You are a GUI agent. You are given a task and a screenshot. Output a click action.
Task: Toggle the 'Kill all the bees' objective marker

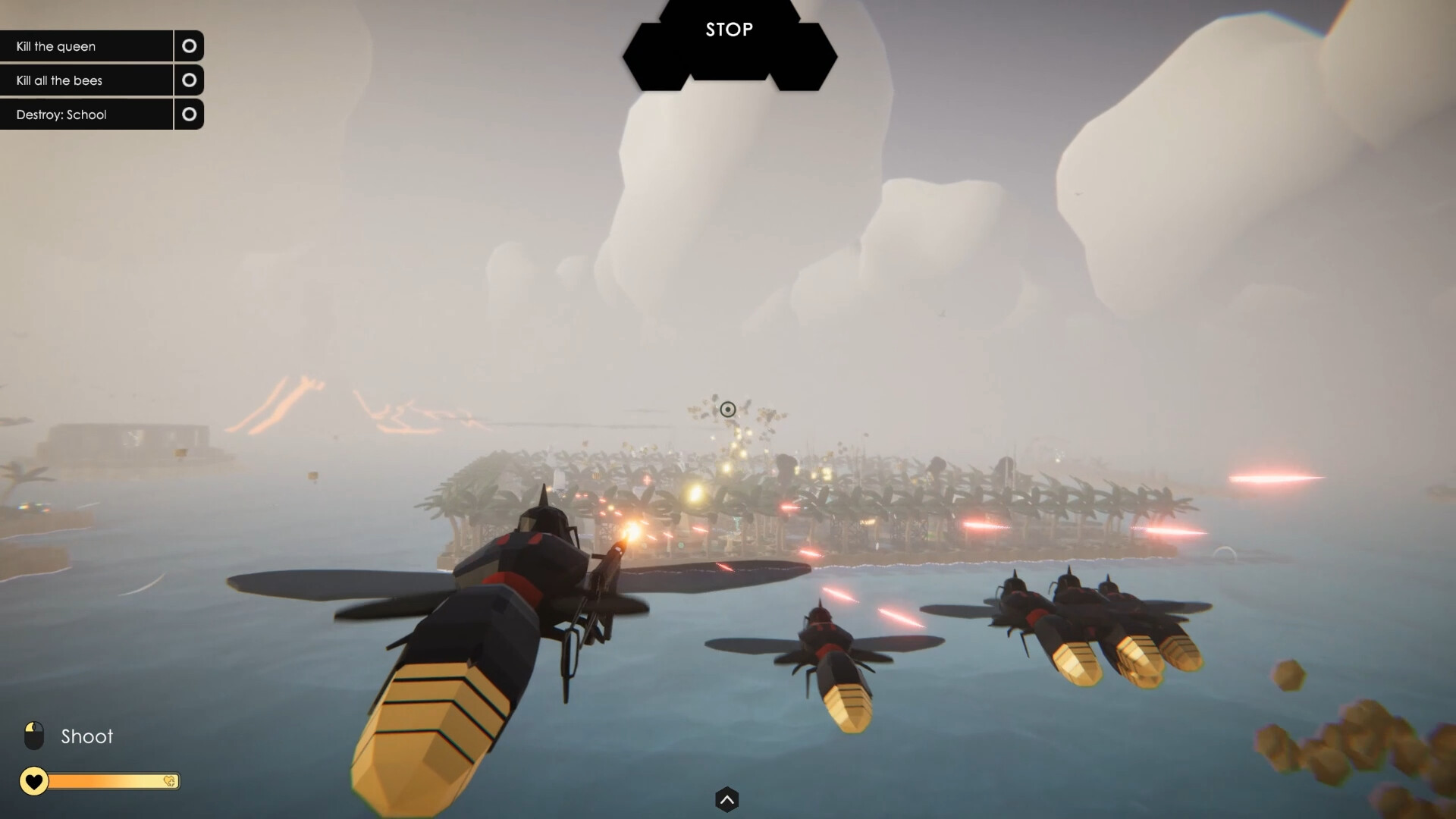189,80
